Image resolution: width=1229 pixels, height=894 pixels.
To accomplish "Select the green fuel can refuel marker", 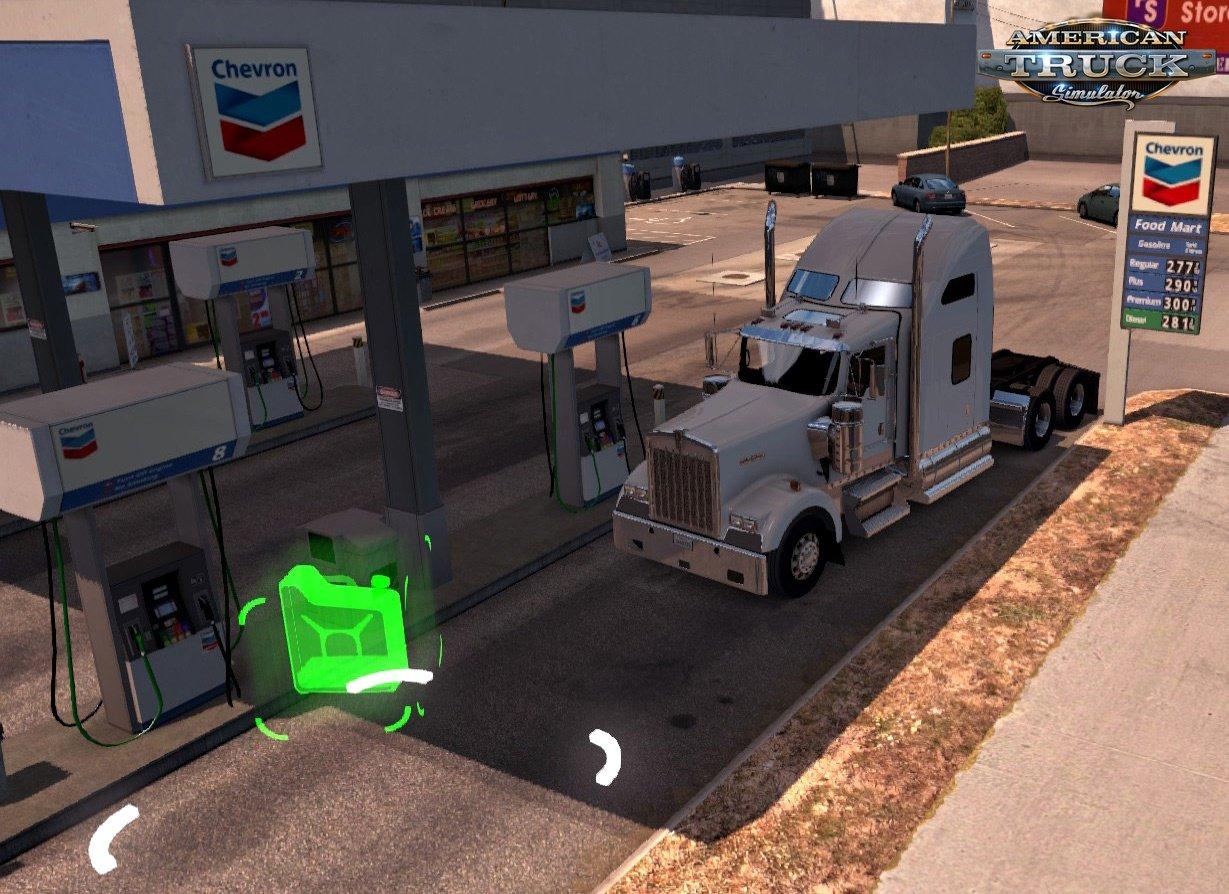I will 342,628.
